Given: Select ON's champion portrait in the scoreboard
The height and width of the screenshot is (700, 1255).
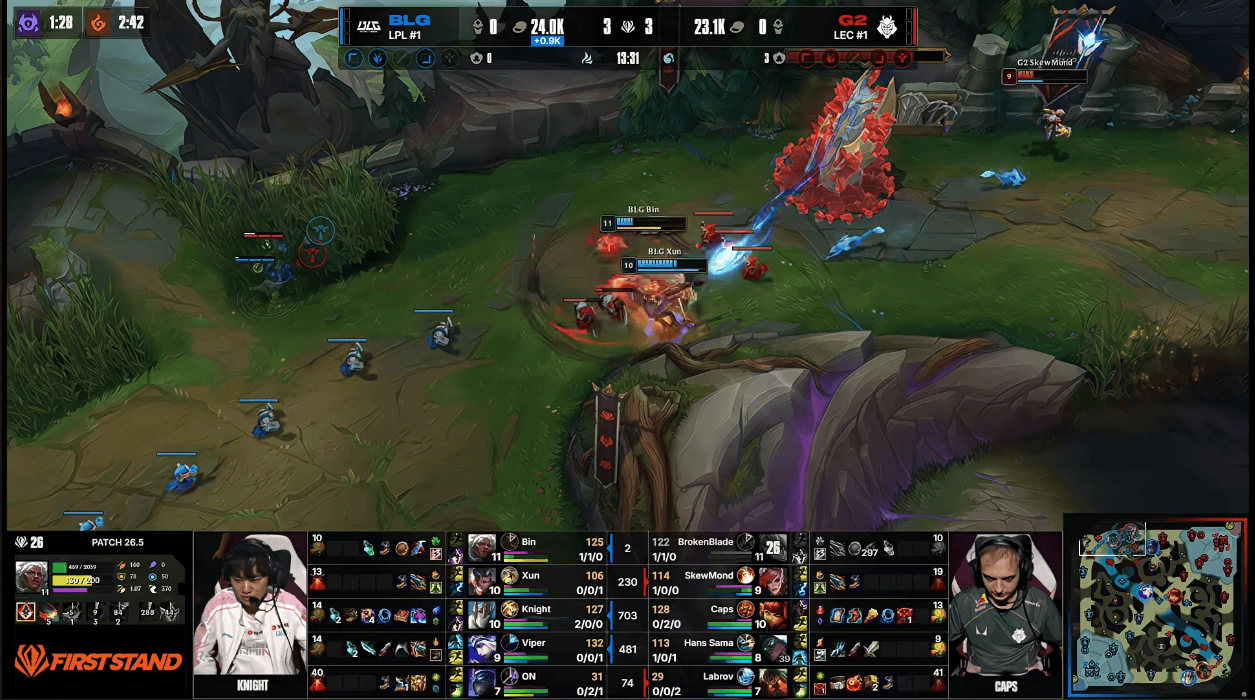Looking at the screenshot, I should pos(482,682).
